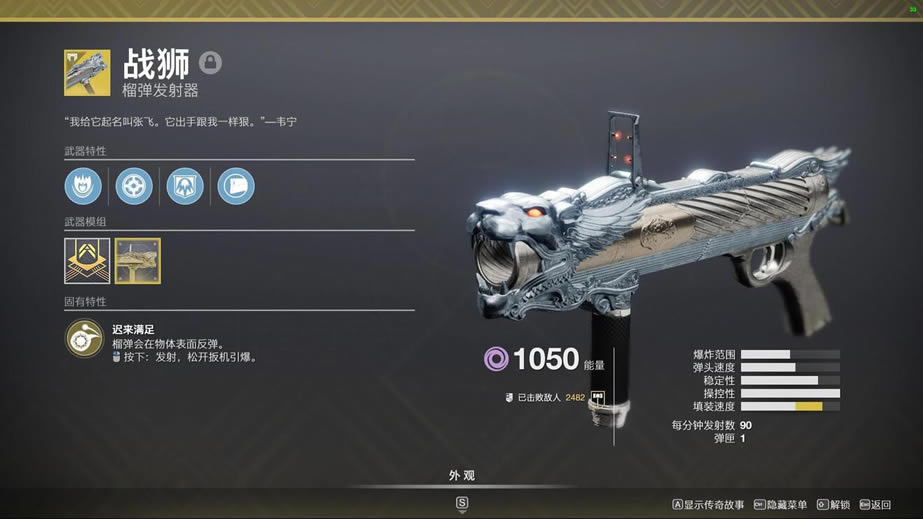The height and width of the screenshot is (519, 923).
Task: Select the flame-shaped weapon perk icon
Action: point(83,186)
